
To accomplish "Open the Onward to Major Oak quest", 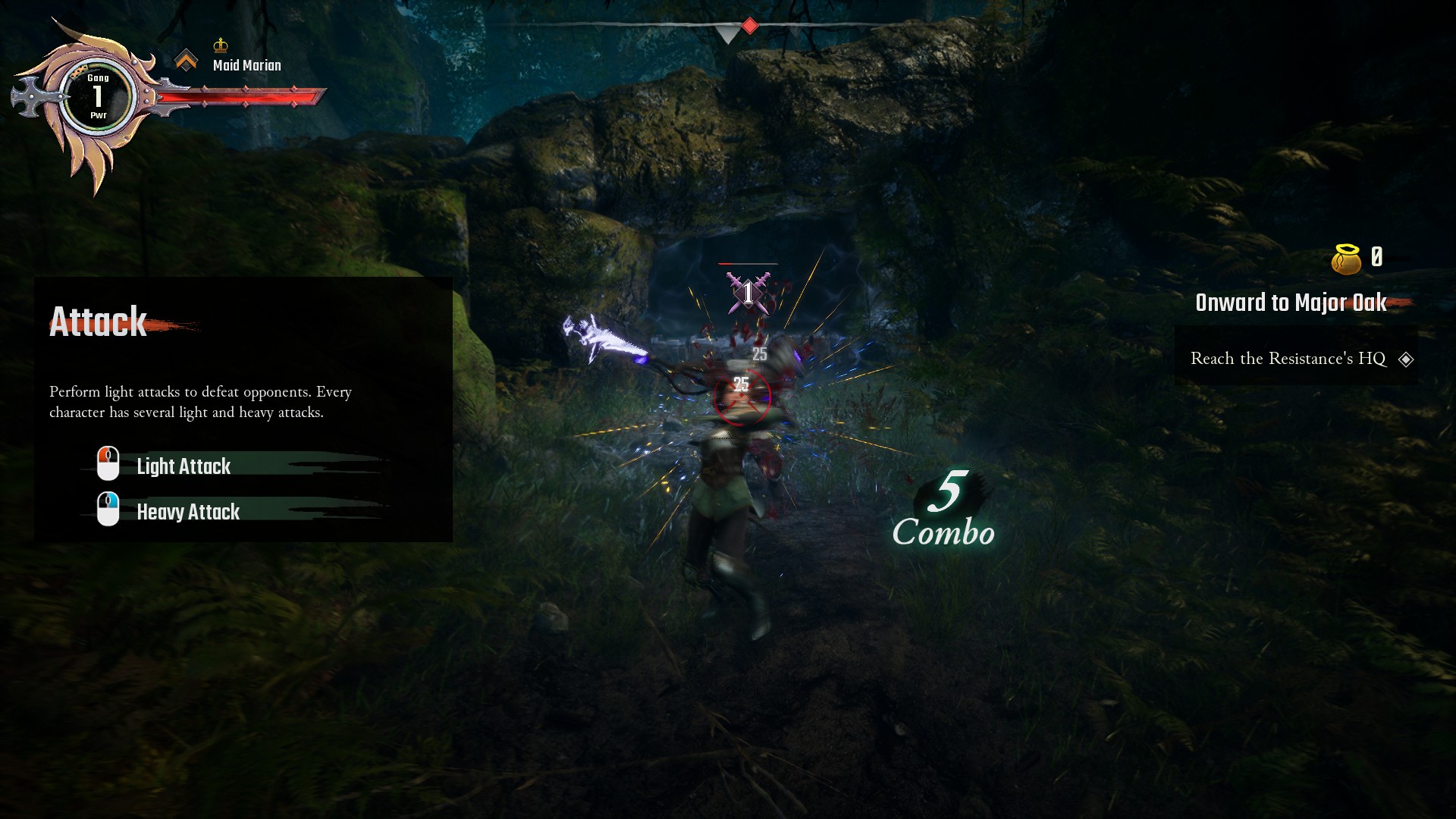I will [x=1291, y=303].
